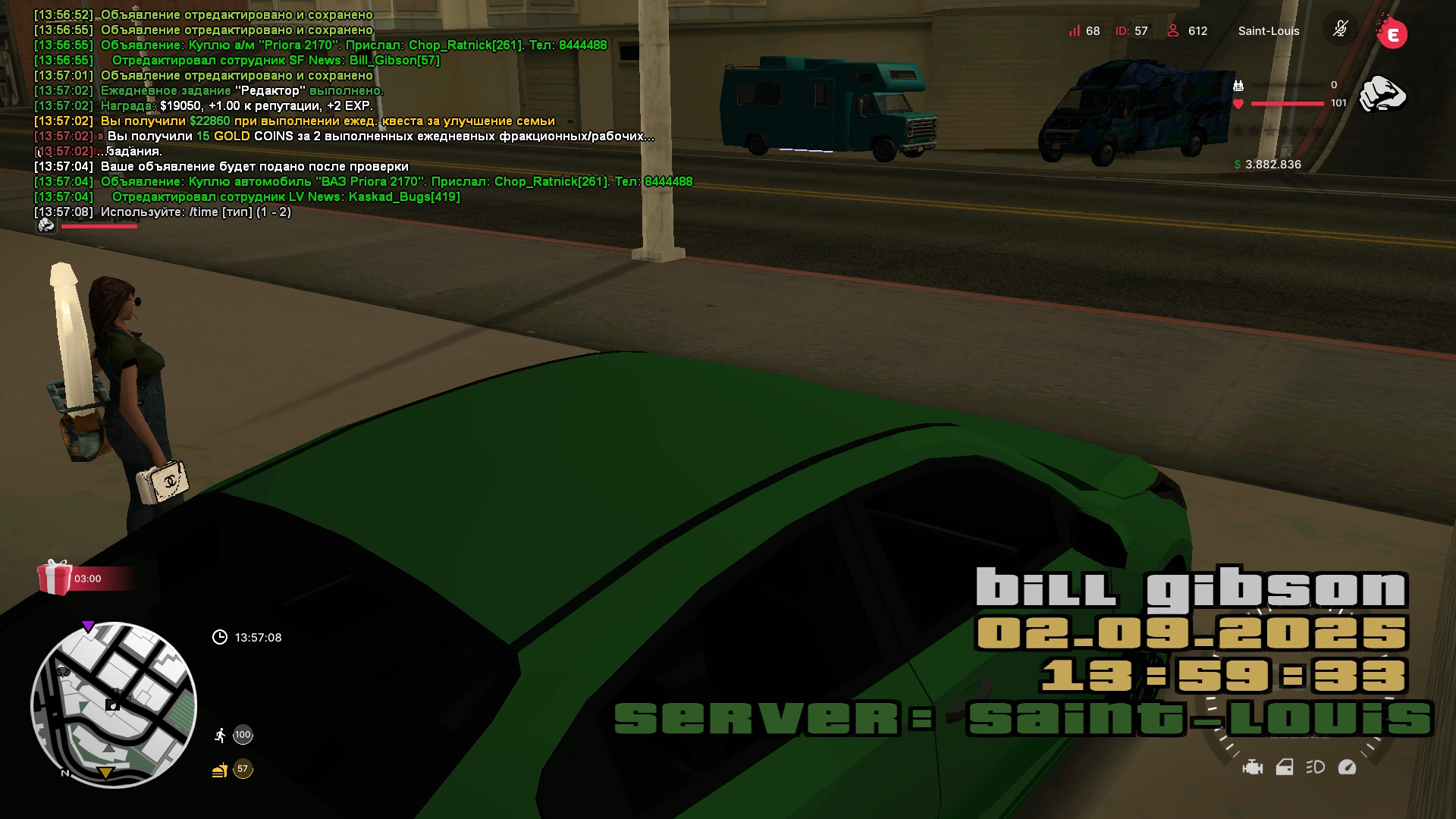The width and height of the screenshot is (1456, 819).
Task: Open the circular city minimap
Action: point(114,704)
